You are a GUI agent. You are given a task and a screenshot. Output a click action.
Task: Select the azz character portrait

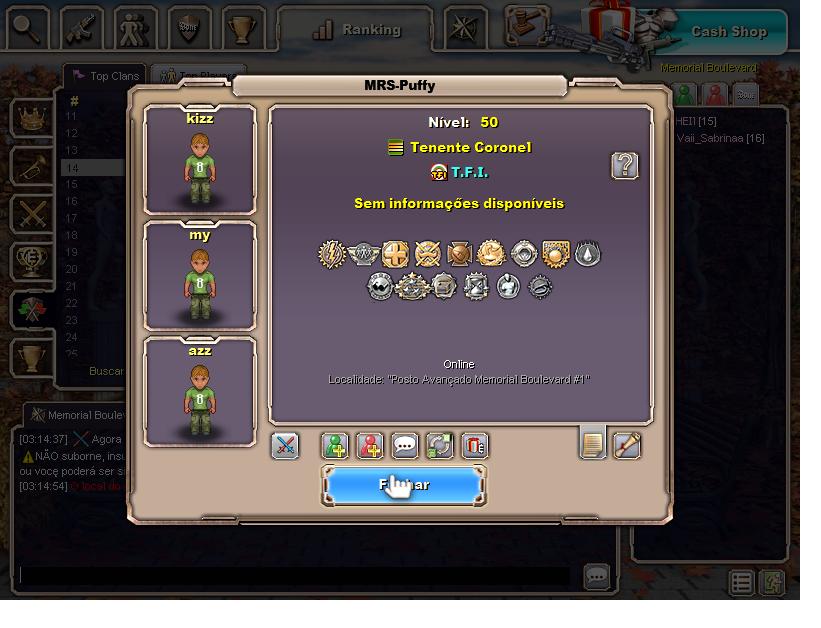click(x=200, y=392)
